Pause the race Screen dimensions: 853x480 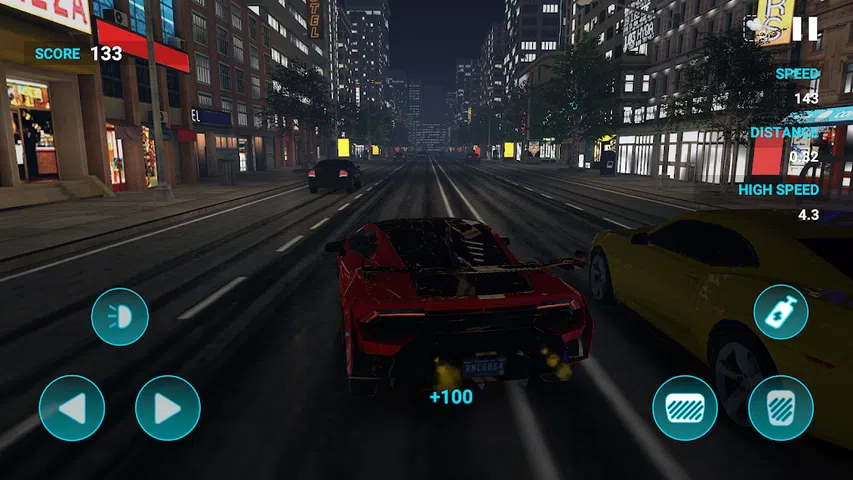tap(805, 29)
